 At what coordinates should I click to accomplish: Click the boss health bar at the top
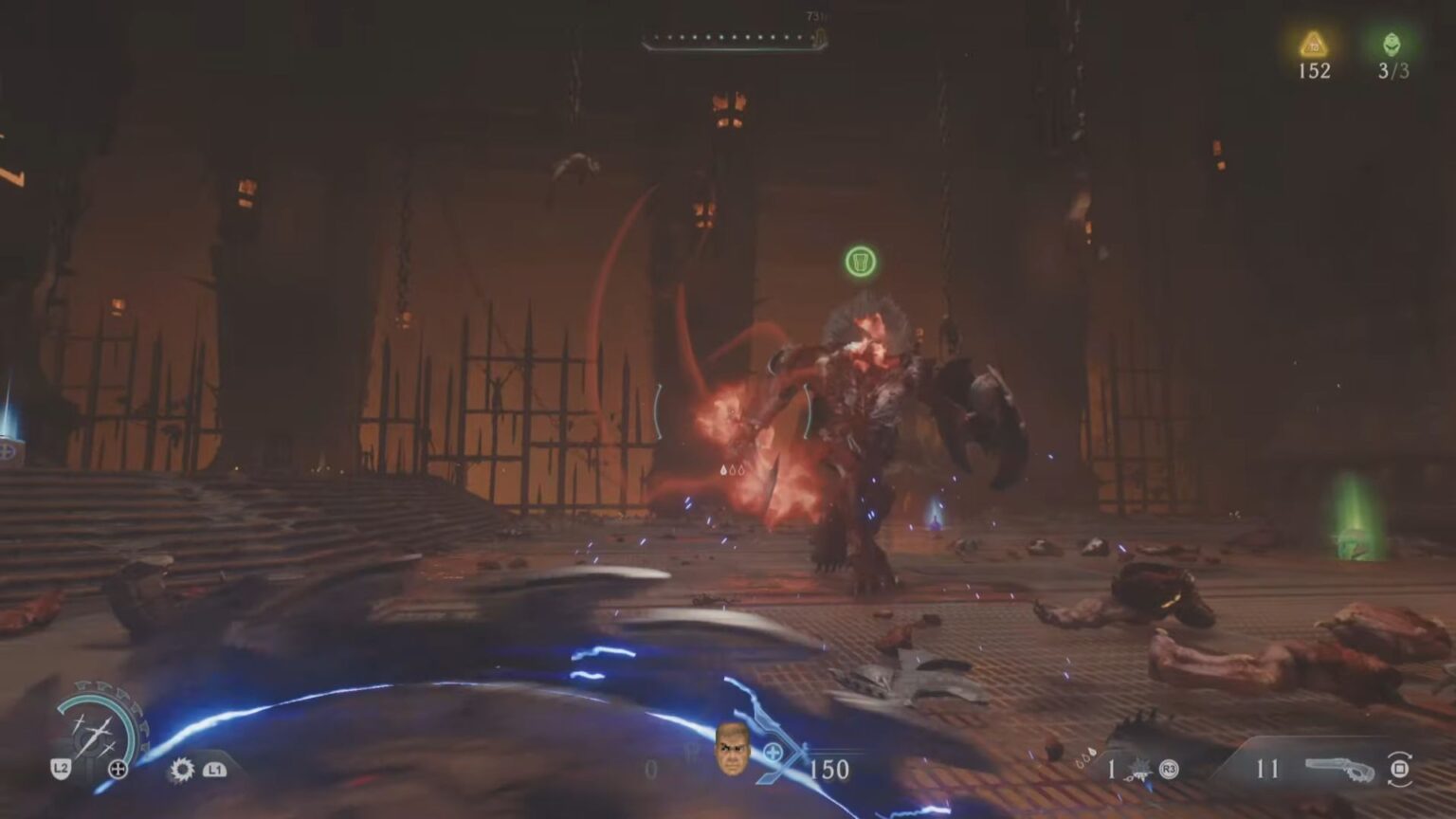point(730,40)
